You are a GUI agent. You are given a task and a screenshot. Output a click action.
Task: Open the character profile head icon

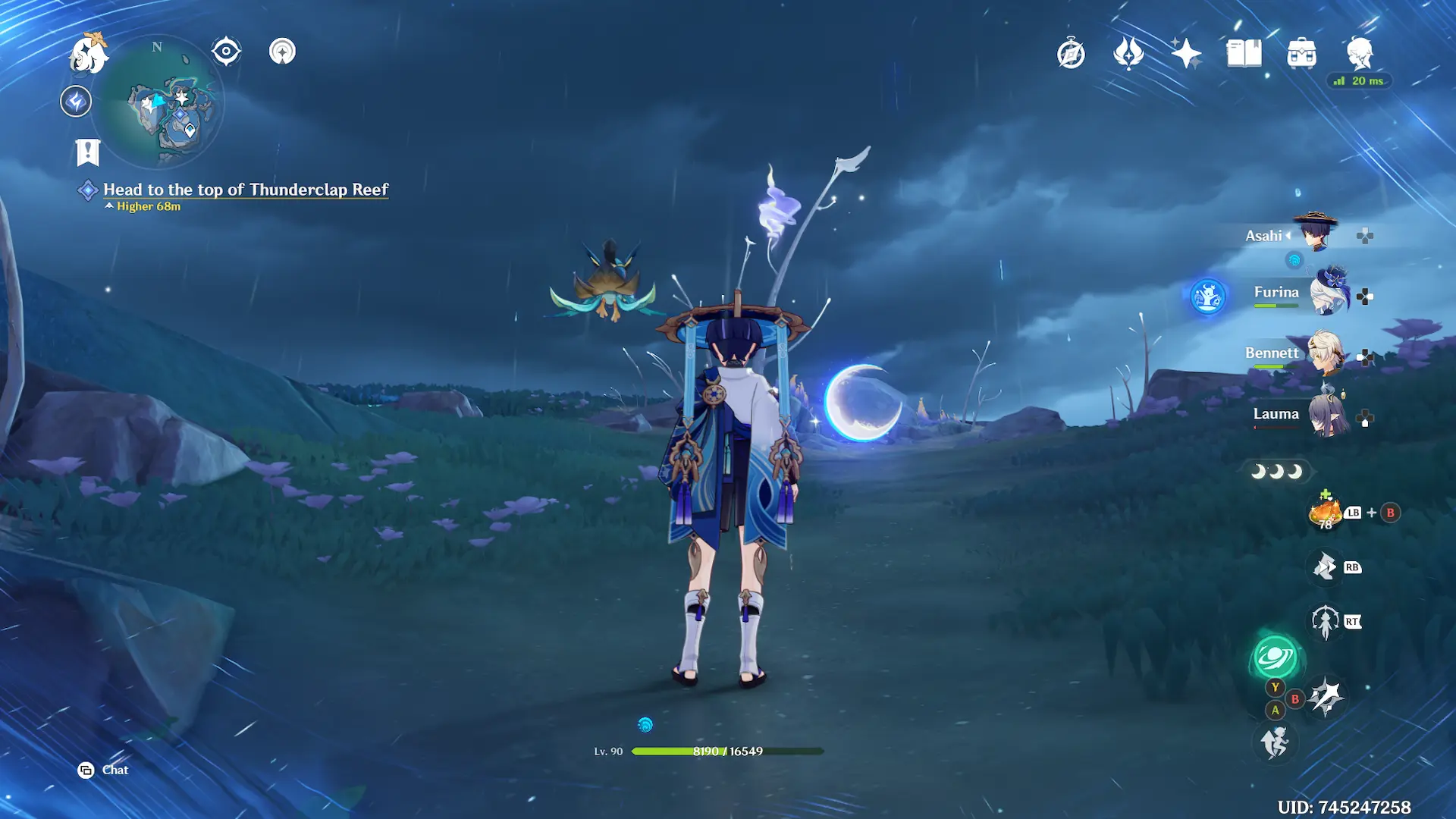(x=1360, y=52)
